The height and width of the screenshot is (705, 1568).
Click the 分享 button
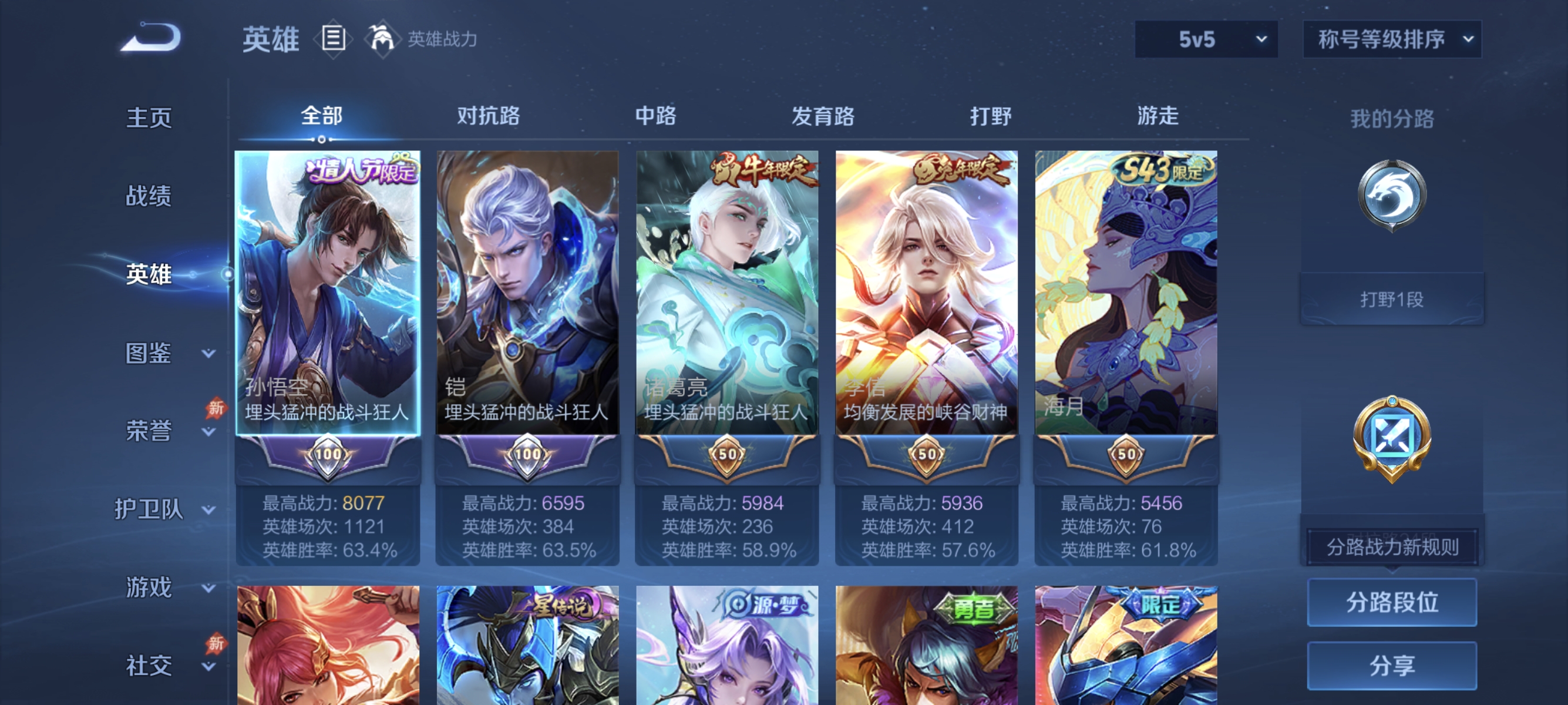(1394, 666)
